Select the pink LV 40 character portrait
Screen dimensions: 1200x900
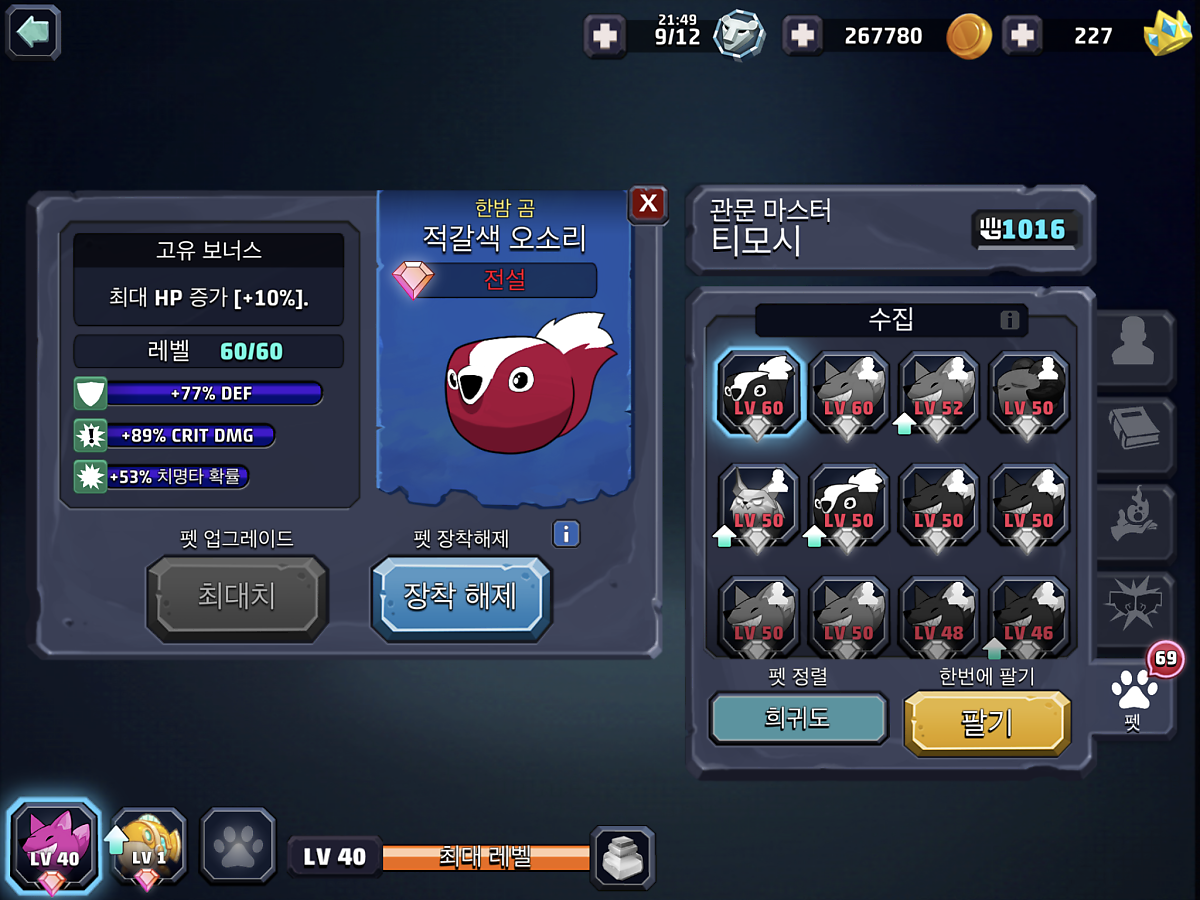click(x=54, y=846)
